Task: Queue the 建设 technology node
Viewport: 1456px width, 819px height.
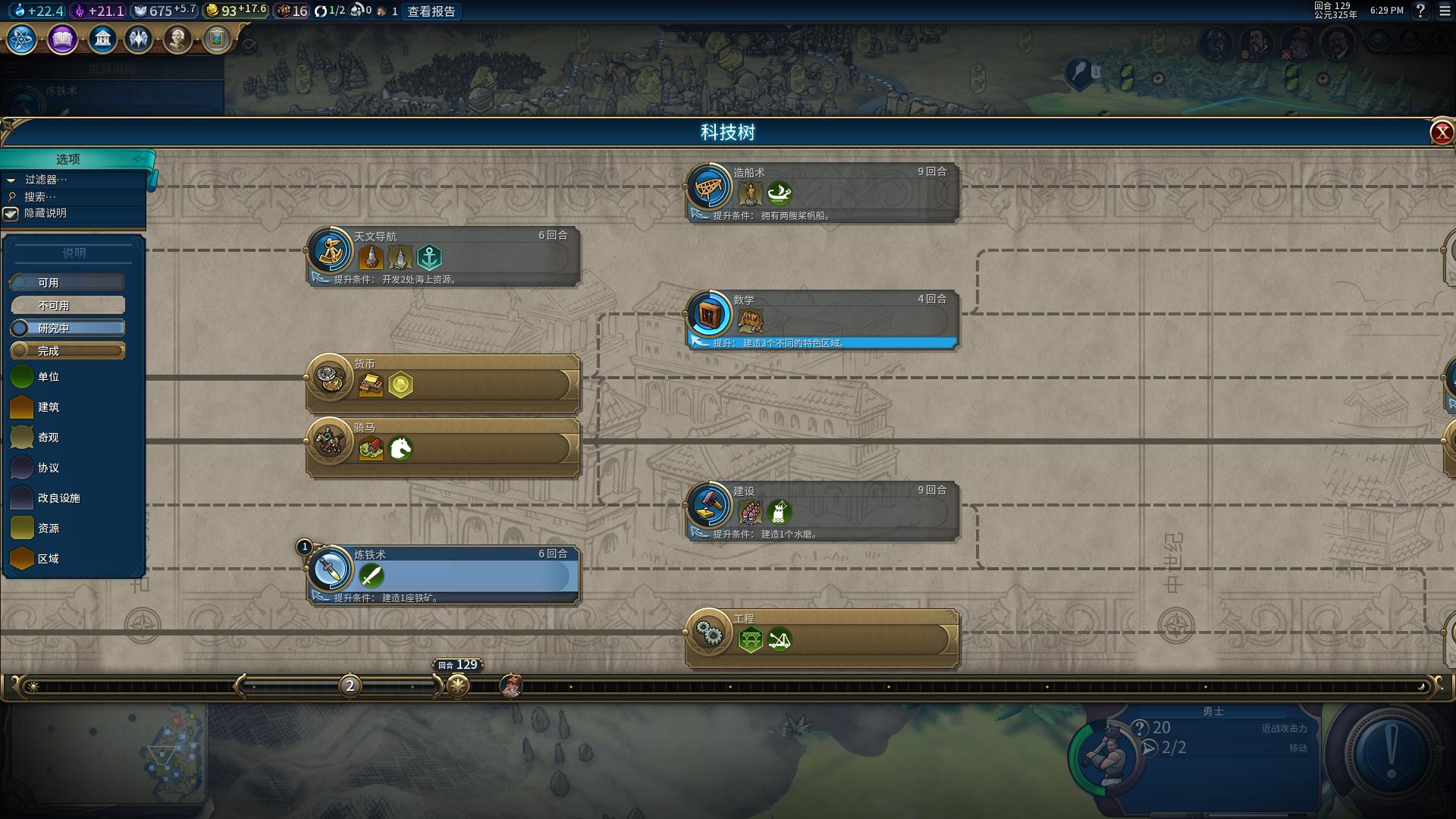Action: click(x=822, y=510)
